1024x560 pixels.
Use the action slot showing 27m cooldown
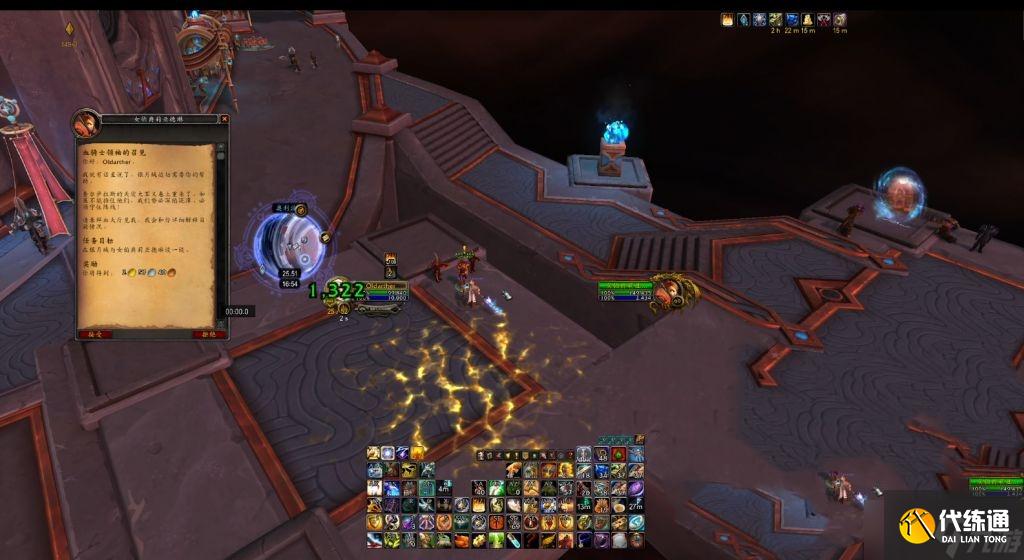[636, 506]
